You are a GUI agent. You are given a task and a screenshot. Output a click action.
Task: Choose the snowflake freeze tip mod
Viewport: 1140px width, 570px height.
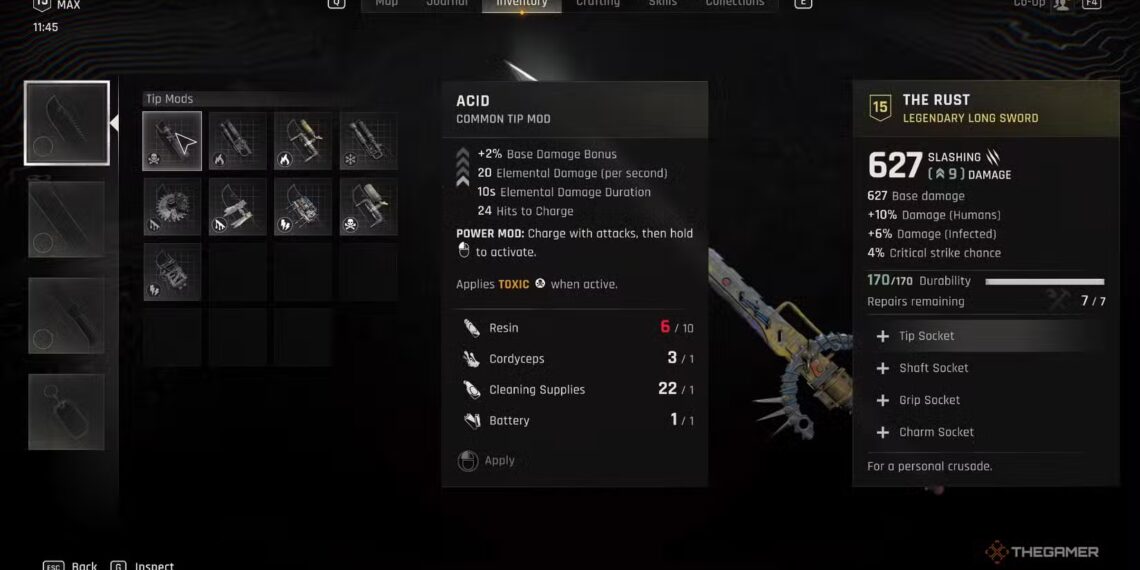(368, 141)
